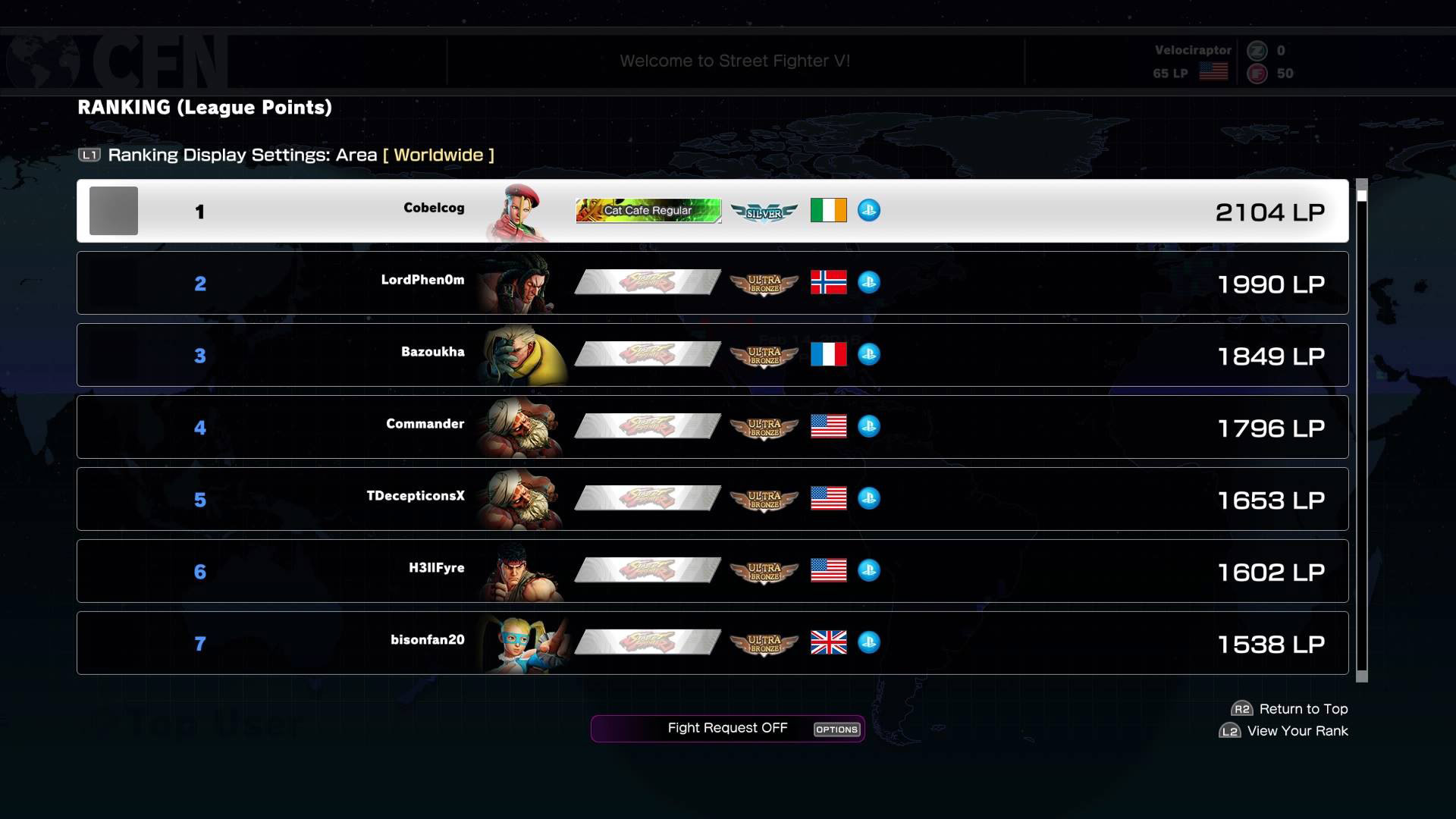Select the PlayStation Network icon beside Cobelcog
1456x819 pixels.
click(x=870, y=211)
